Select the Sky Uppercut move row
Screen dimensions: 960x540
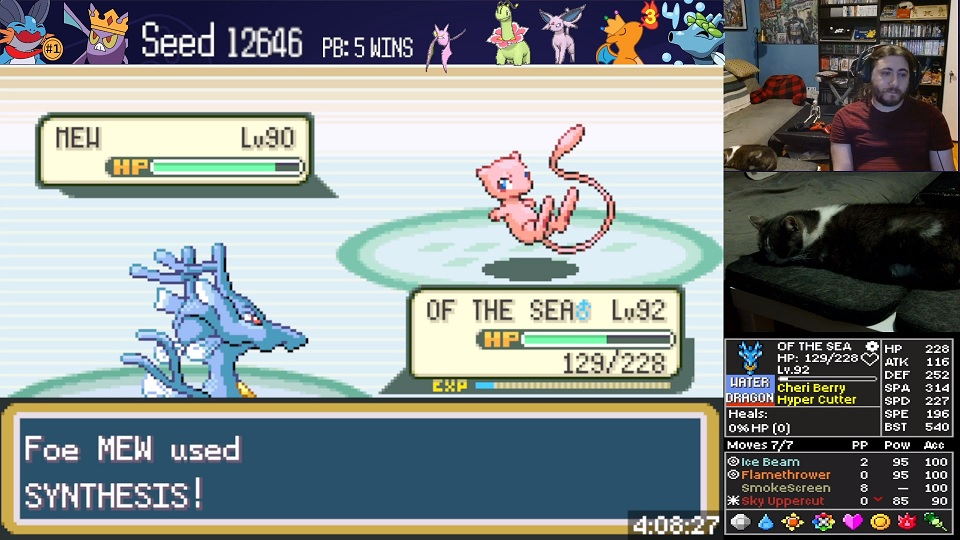[x=782, y=501]
